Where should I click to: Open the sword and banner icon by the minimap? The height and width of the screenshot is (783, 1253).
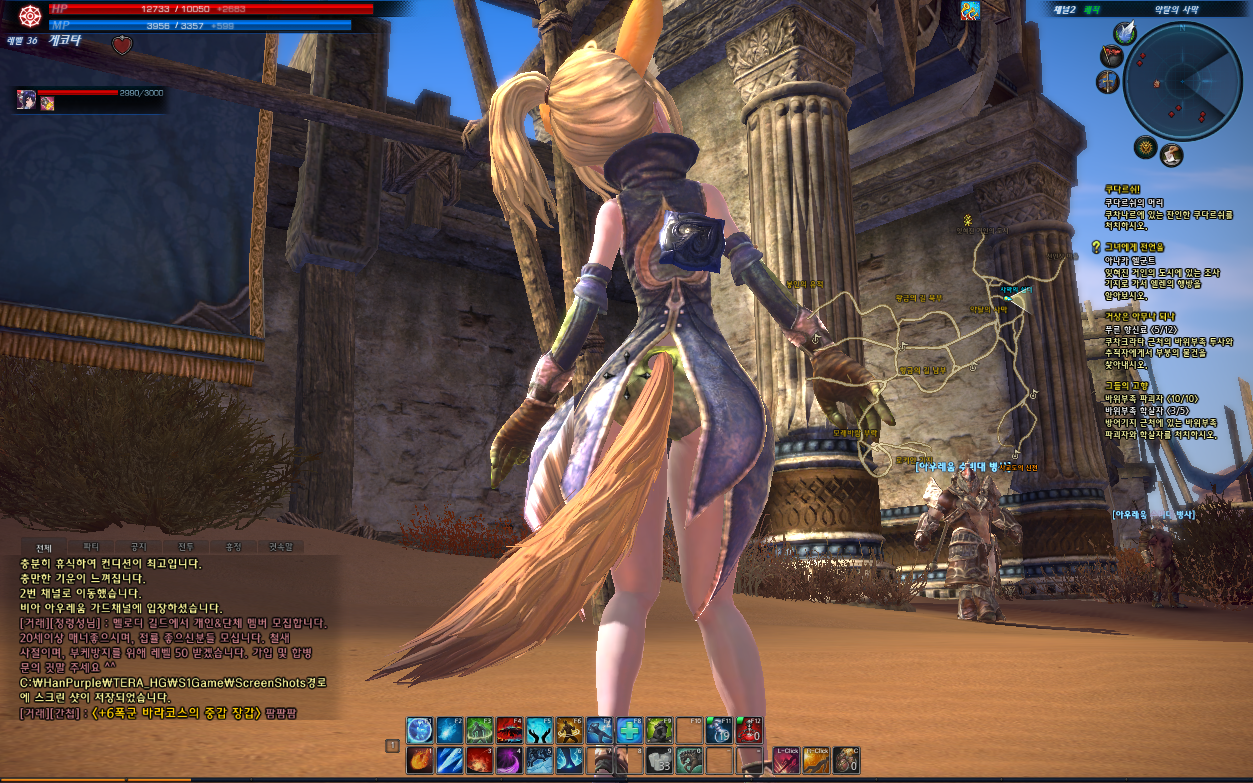[1108, 82]
